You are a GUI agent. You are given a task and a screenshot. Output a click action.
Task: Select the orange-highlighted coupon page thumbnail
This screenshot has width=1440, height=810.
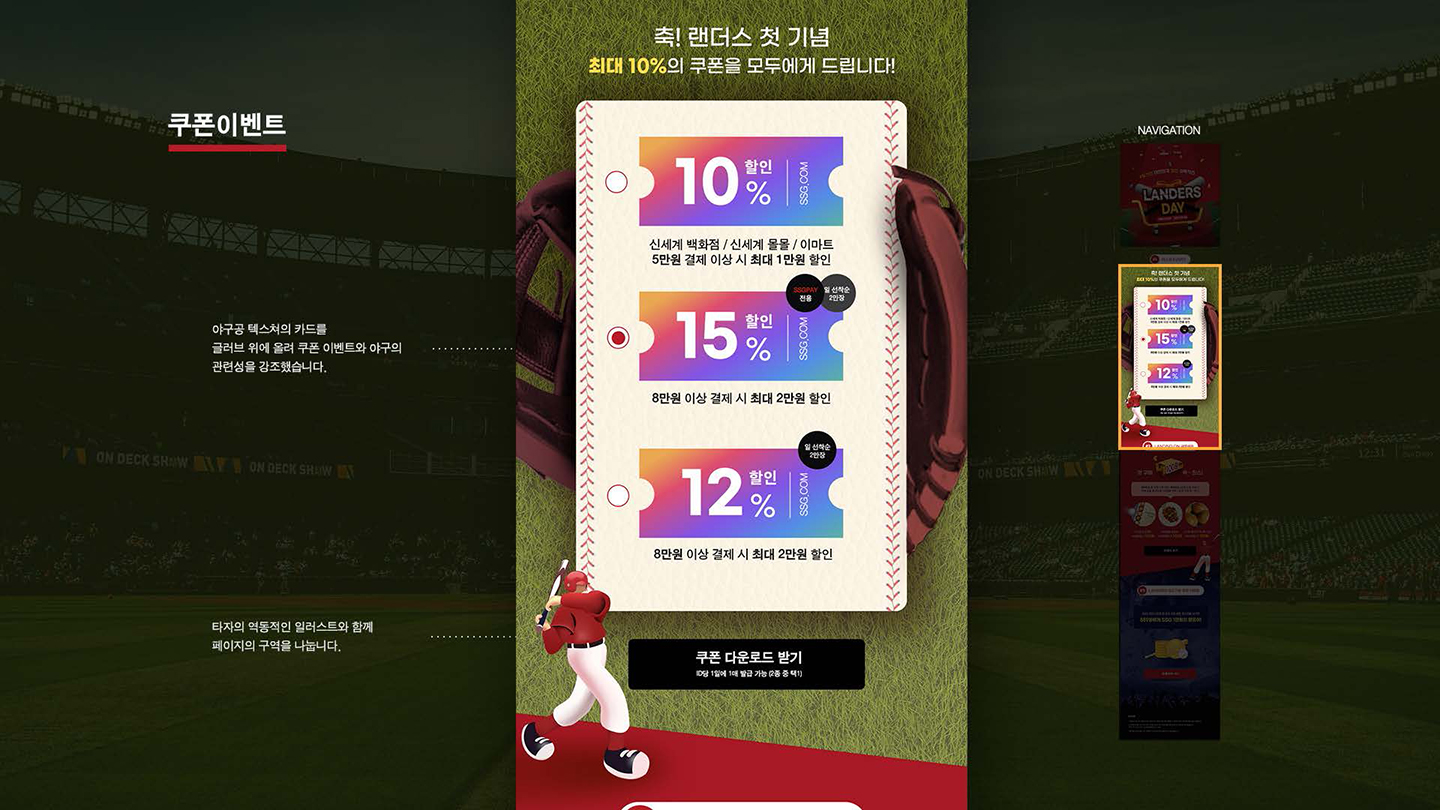(x=1170, y=355)
